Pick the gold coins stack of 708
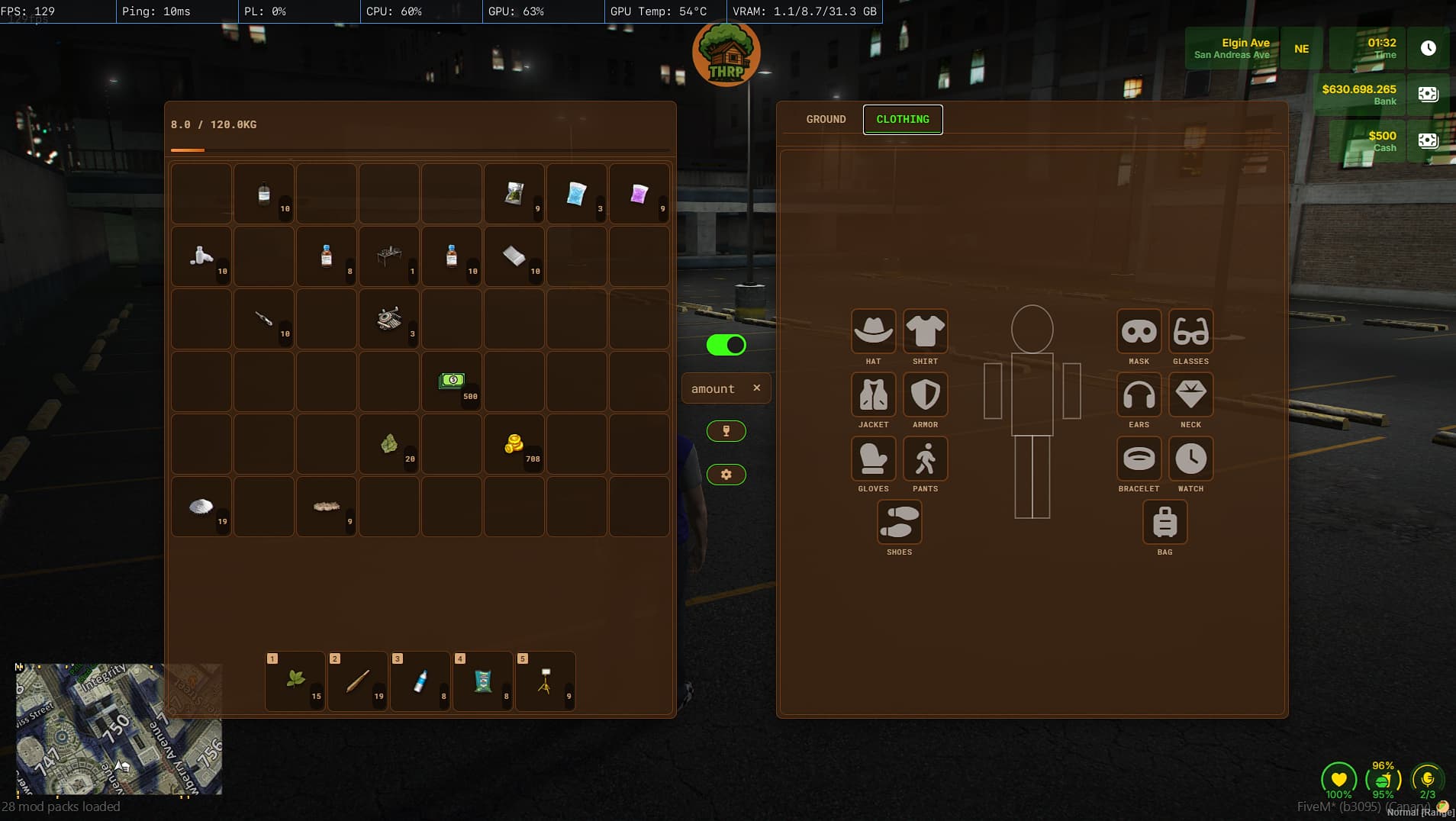 pyautogui.click(x=514, y=444)
